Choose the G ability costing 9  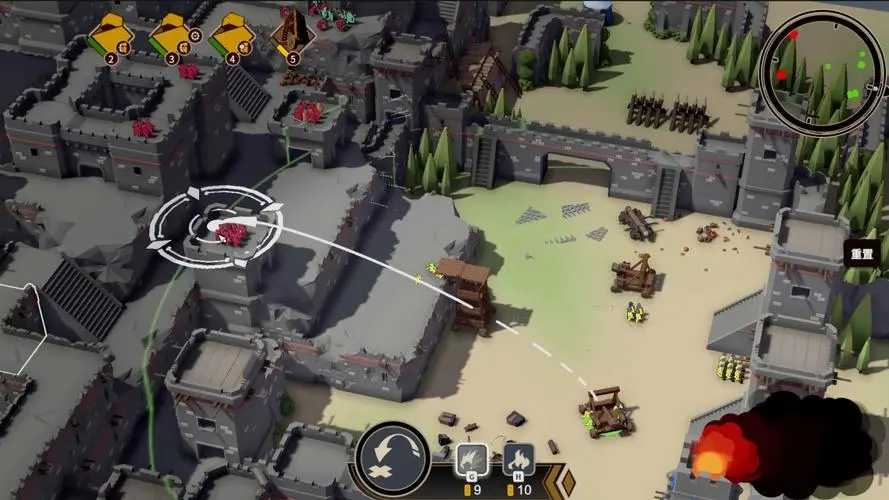click(471, 461)
